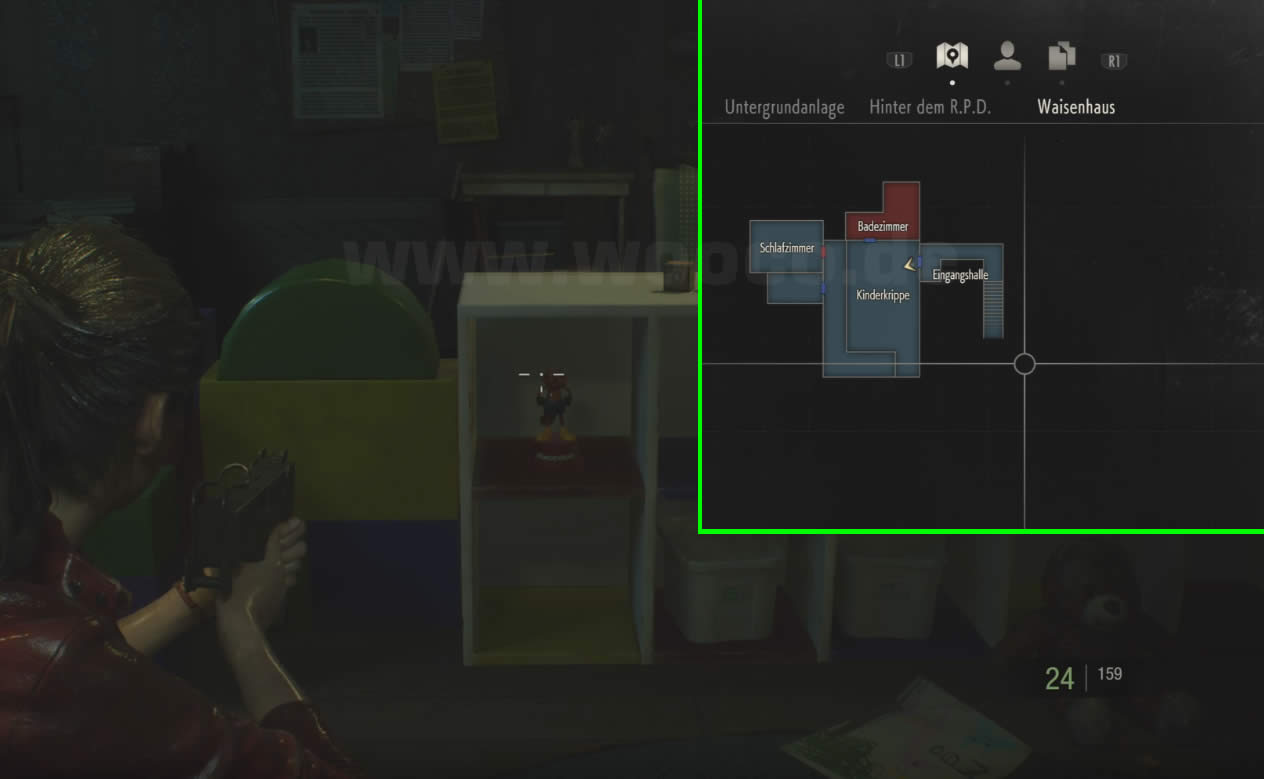Click the Schlafzimmer room on the map
The image size is (1264, 779).
click(787, 247)
